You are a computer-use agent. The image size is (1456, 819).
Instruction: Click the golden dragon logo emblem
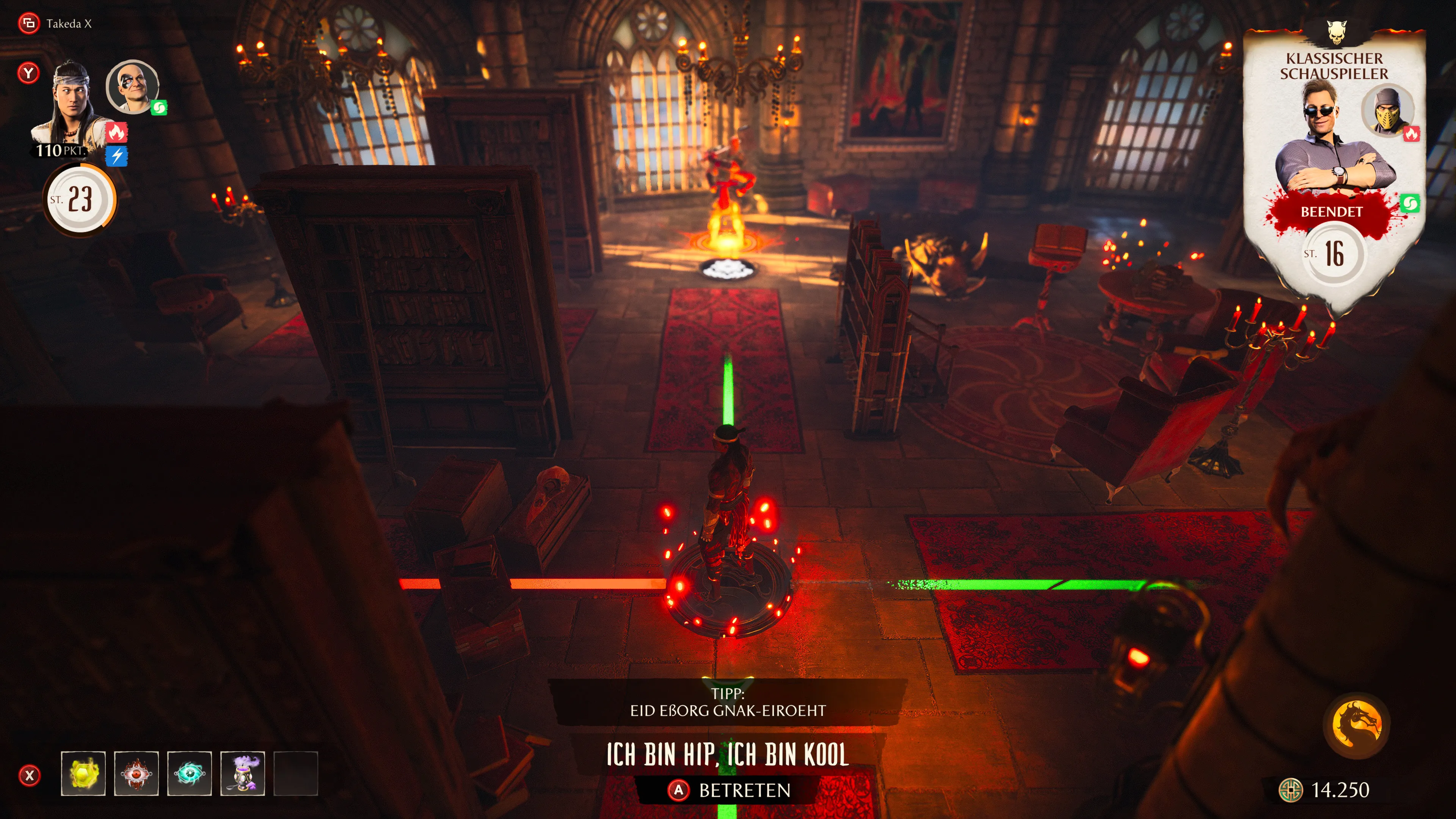click(1357, 724)
